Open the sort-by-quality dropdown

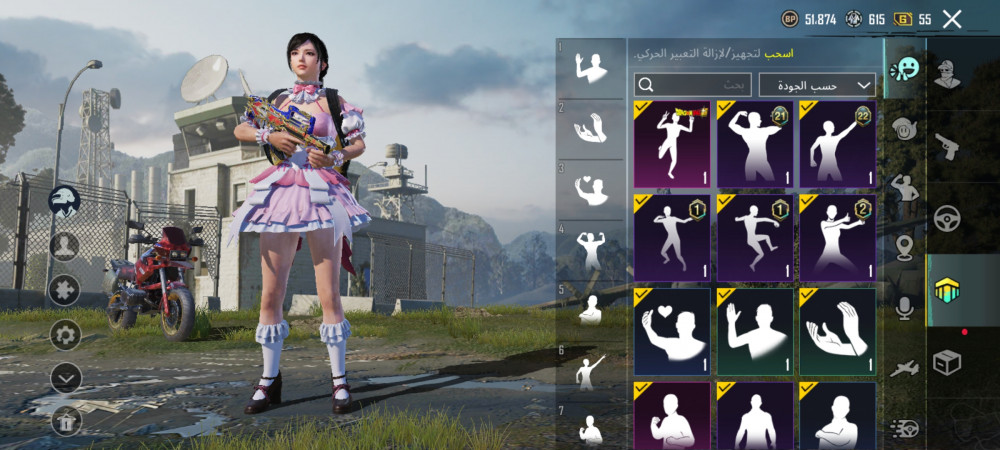[817, 85]
